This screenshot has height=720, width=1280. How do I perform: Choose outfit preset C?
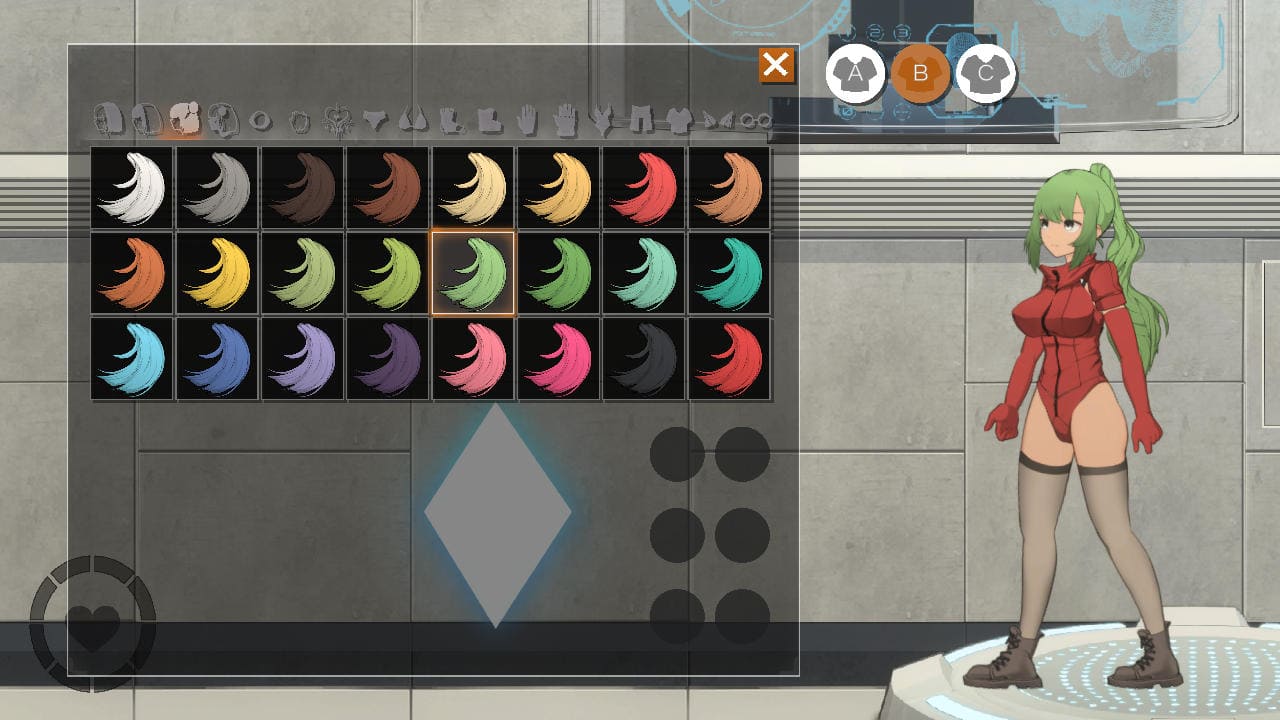tap(986, 73)
